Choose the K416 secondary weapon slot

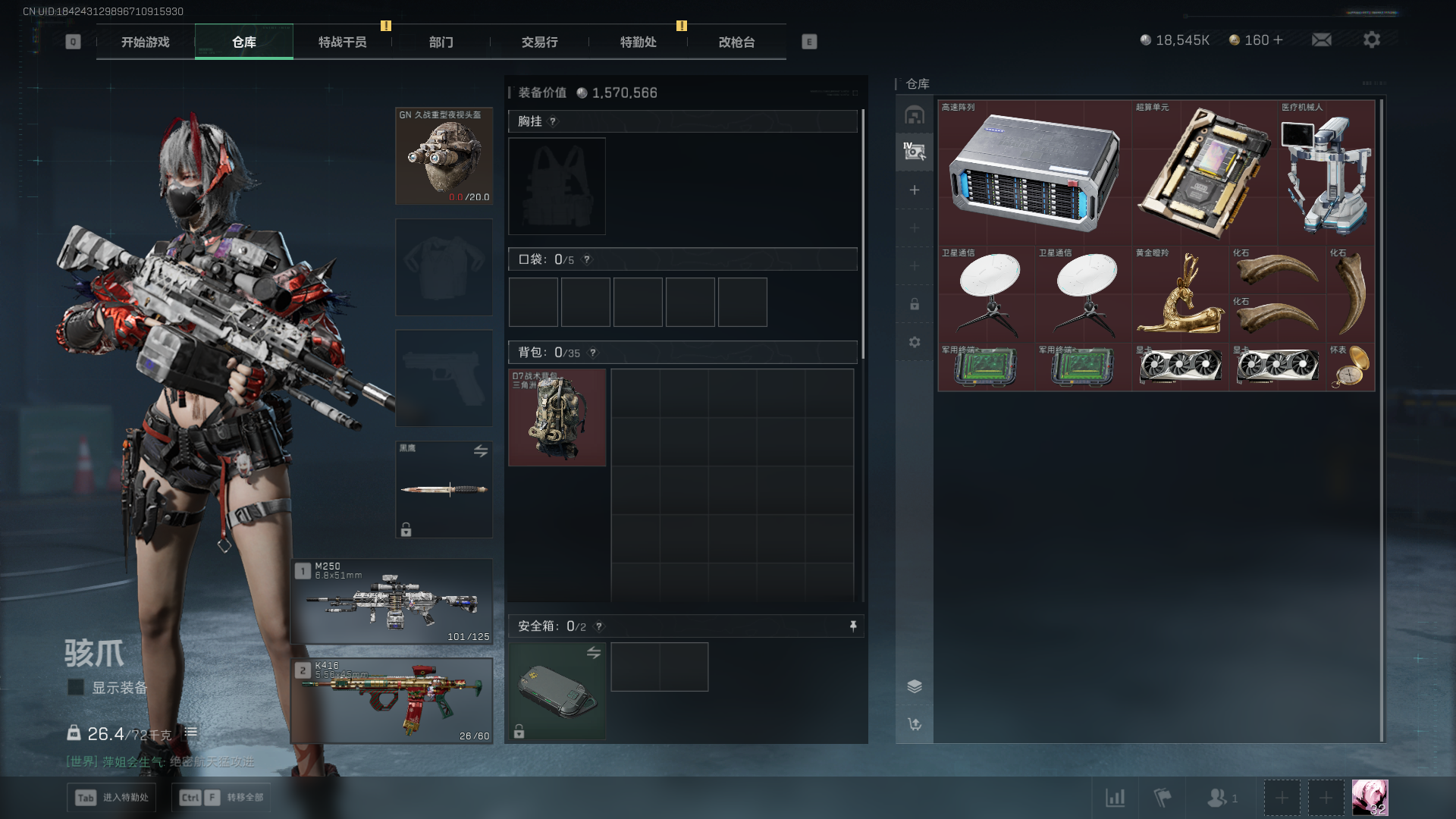point(392,701)
